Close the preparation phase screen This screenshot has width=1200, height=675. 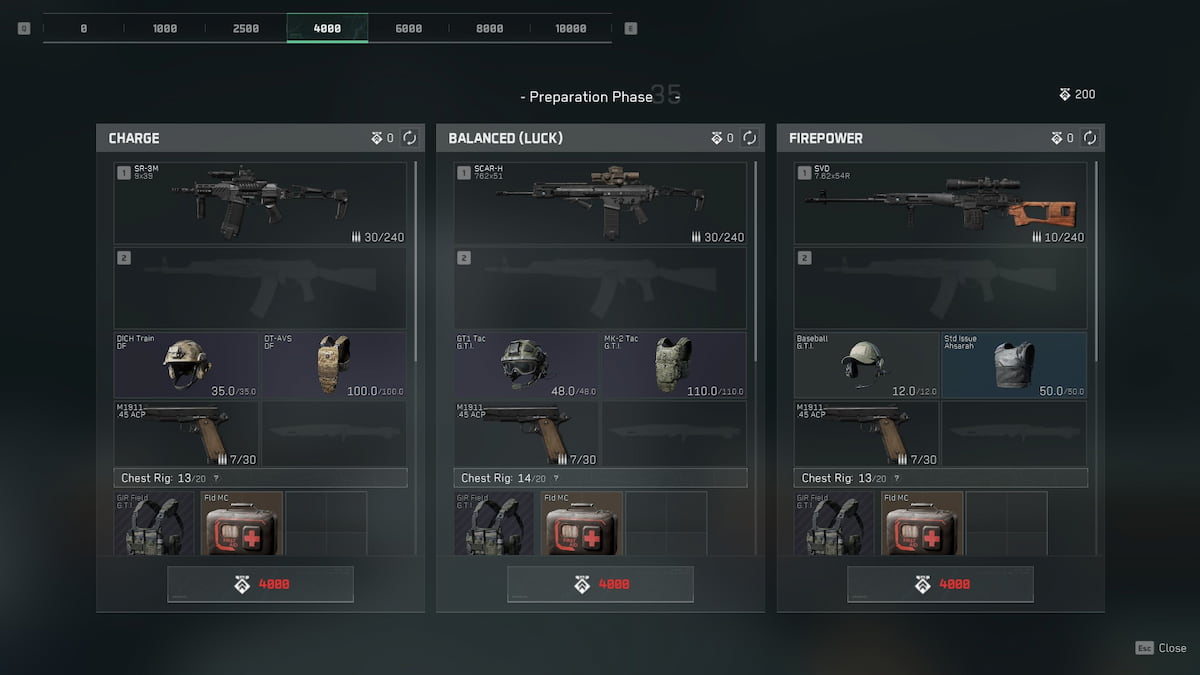point(1161,648)
